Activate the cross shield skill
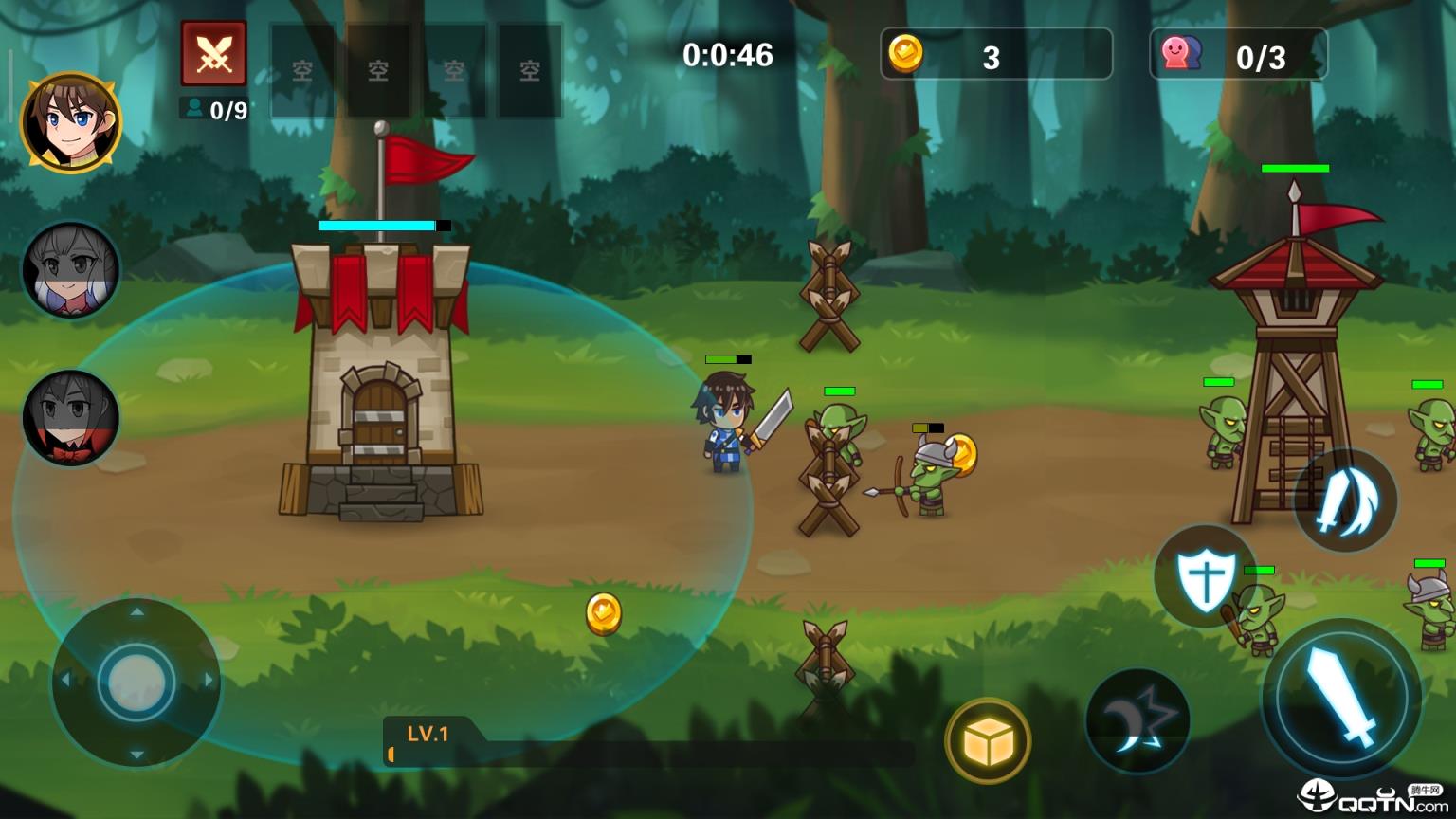Screen dimensions: 1456x819 1205,575
